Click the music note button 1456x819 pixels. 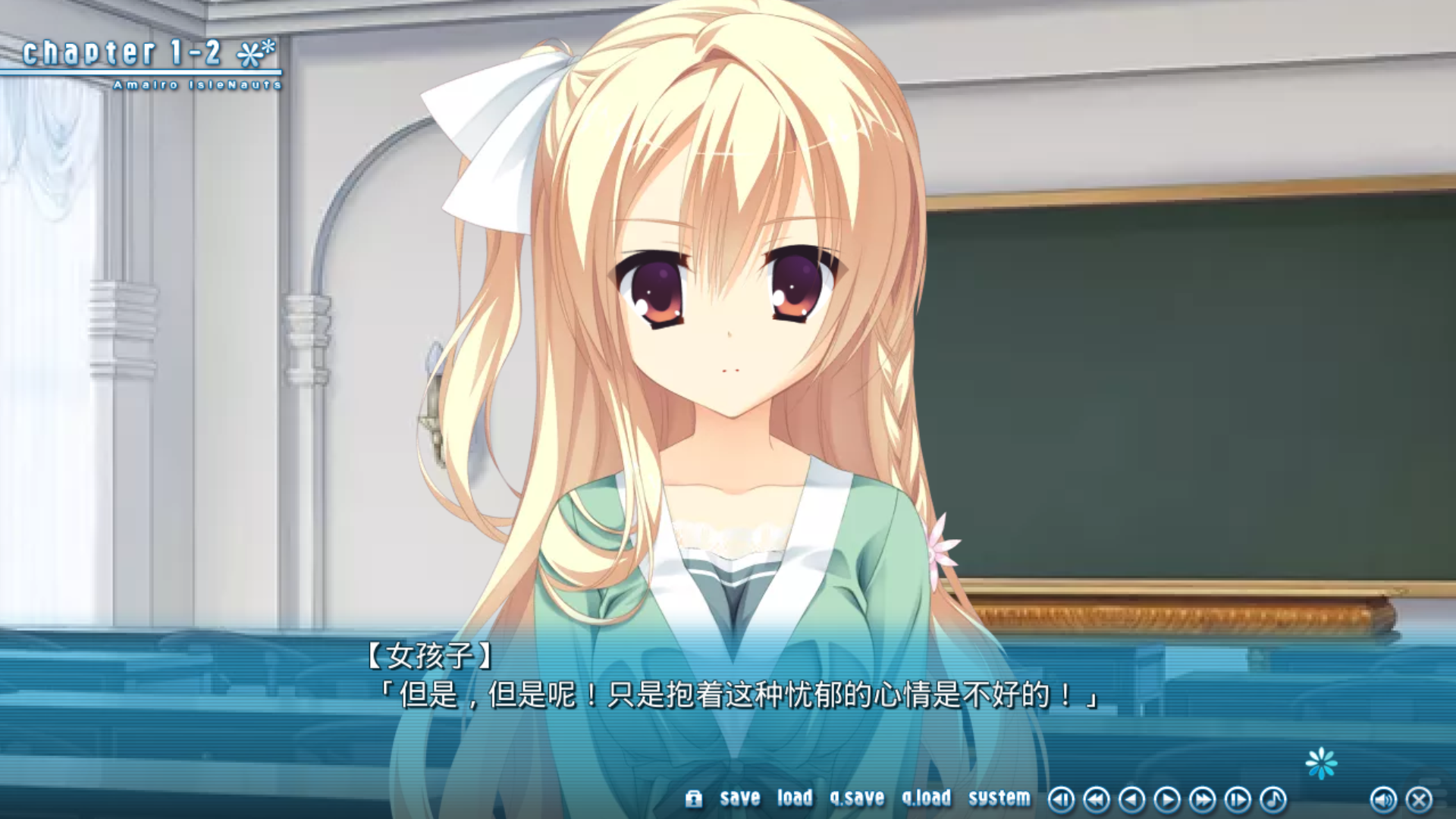(1273, 799)
